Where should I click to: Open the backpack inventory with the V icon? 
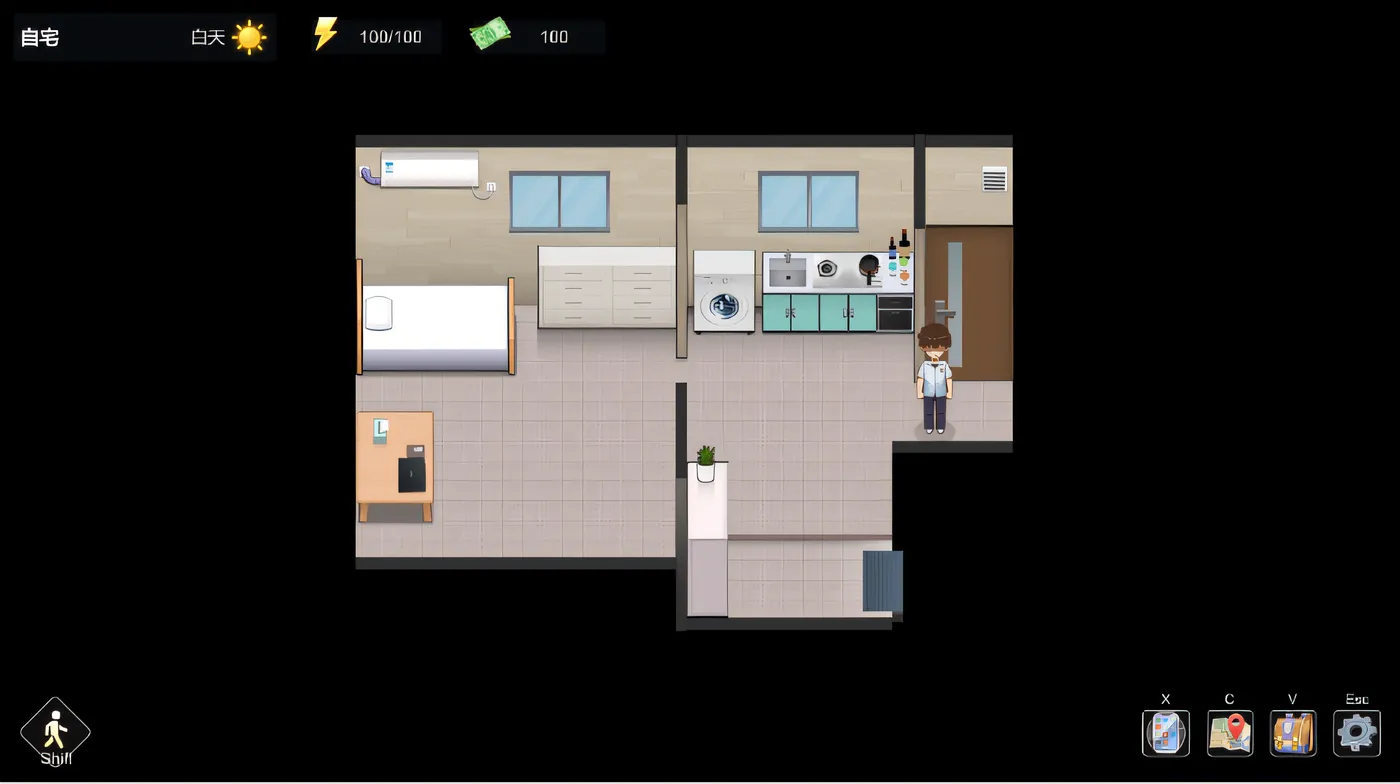(x=1292, y=732)
